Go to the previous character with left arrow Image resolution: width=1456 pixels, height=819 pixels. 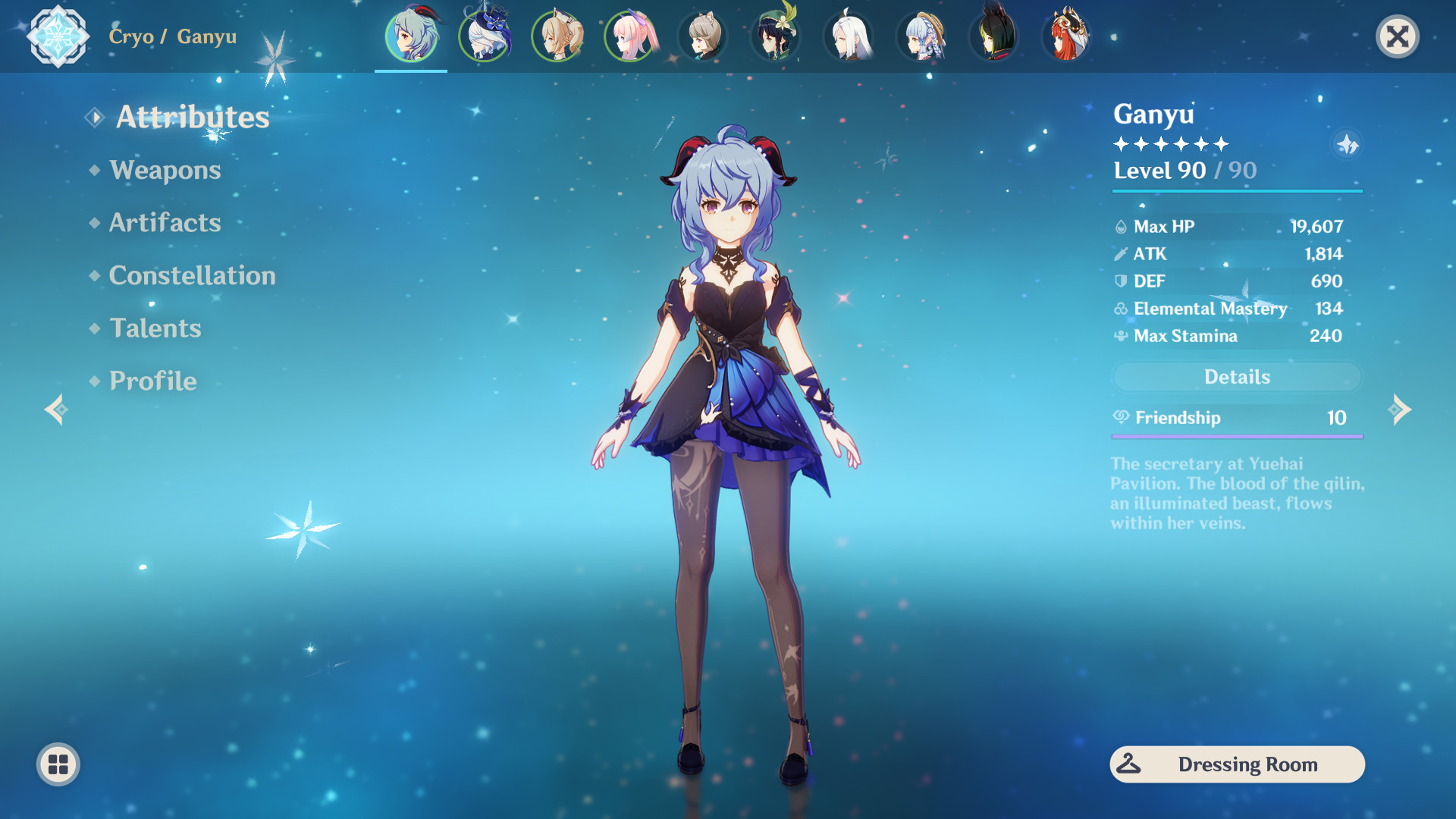tap(56, 409)
